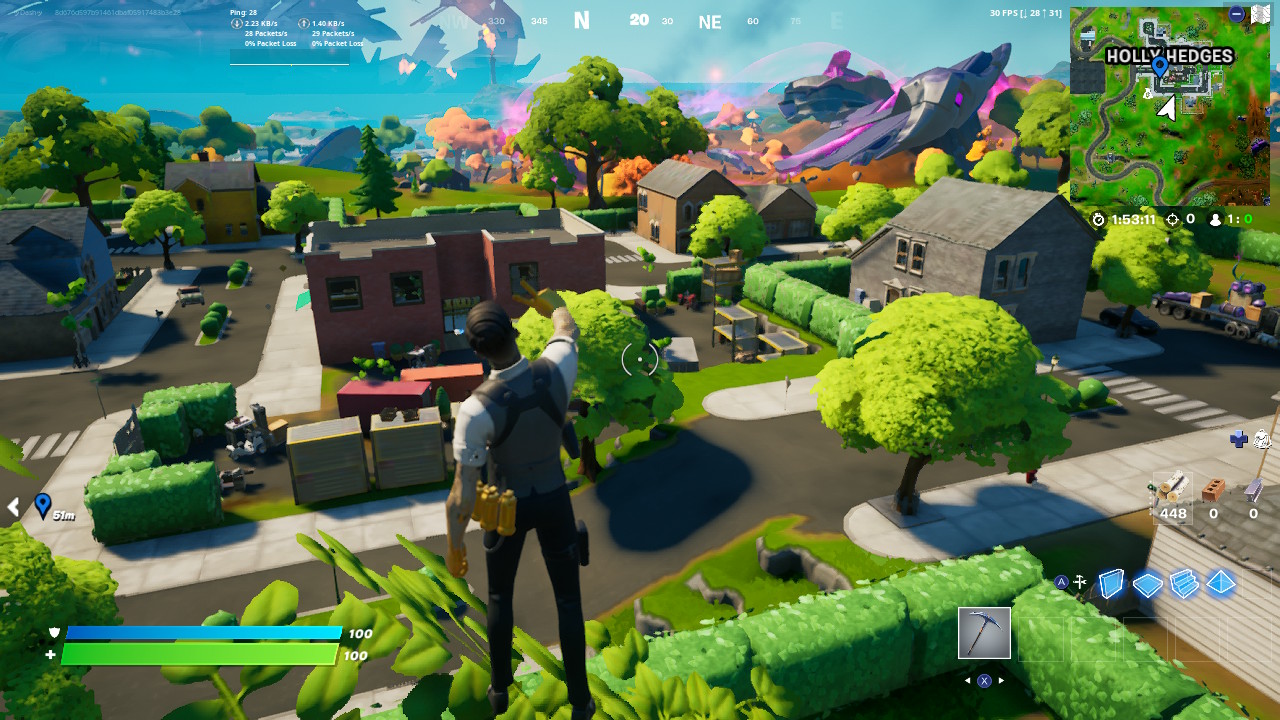Click the A button prompt near build icons

coord(1062,580)
